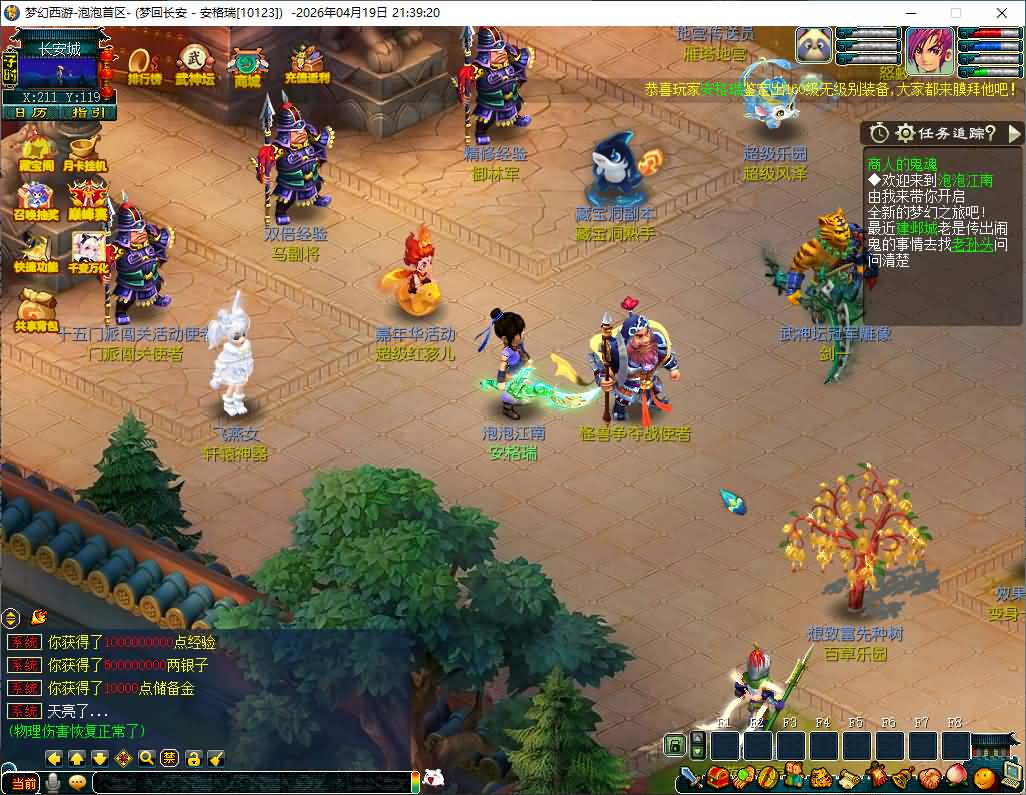
Task: Open the treasure chest icon in bottom toolbar
Action: 718,777
